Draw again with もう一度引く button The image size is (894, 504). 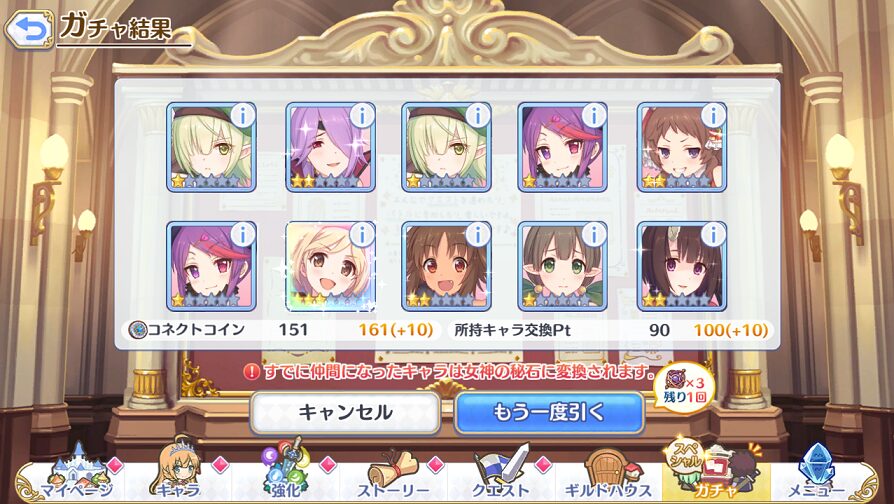(x=549, y=412)
